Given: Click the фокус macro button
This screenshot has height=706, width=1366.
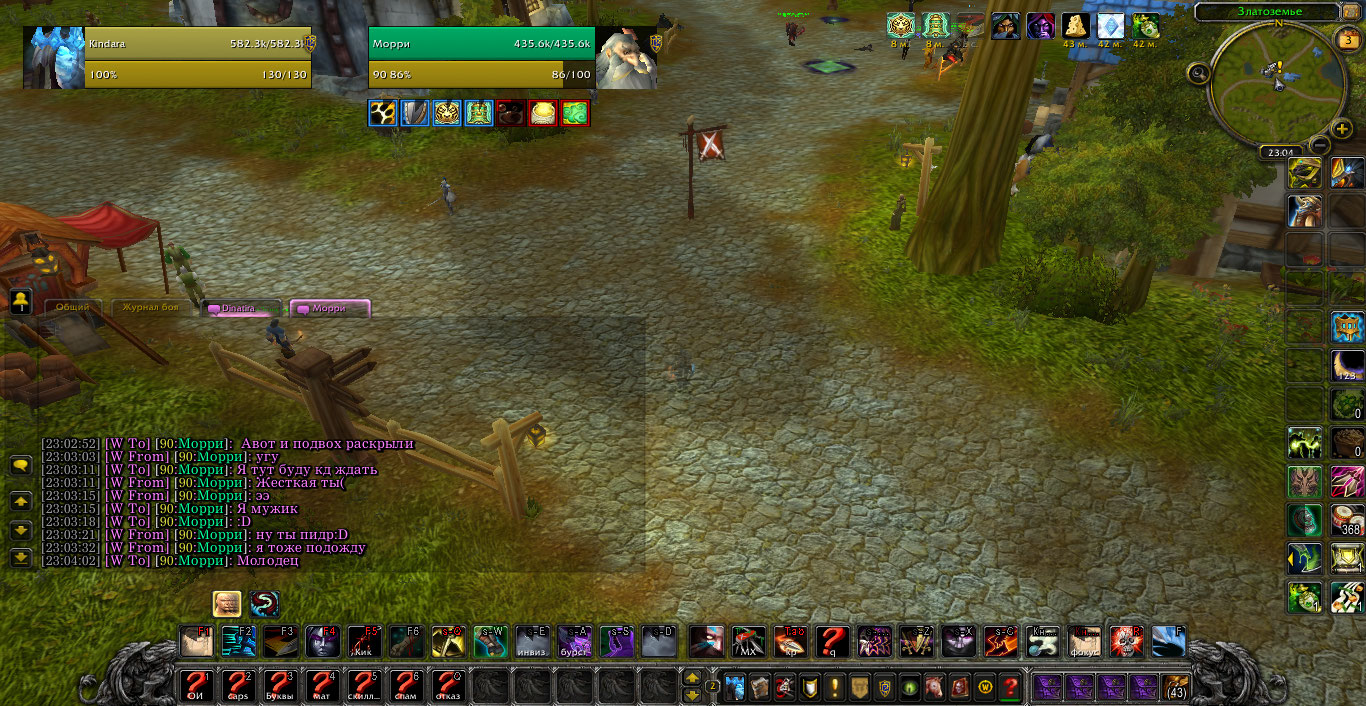Looking at the screenshot, I should click(1085, 641).
